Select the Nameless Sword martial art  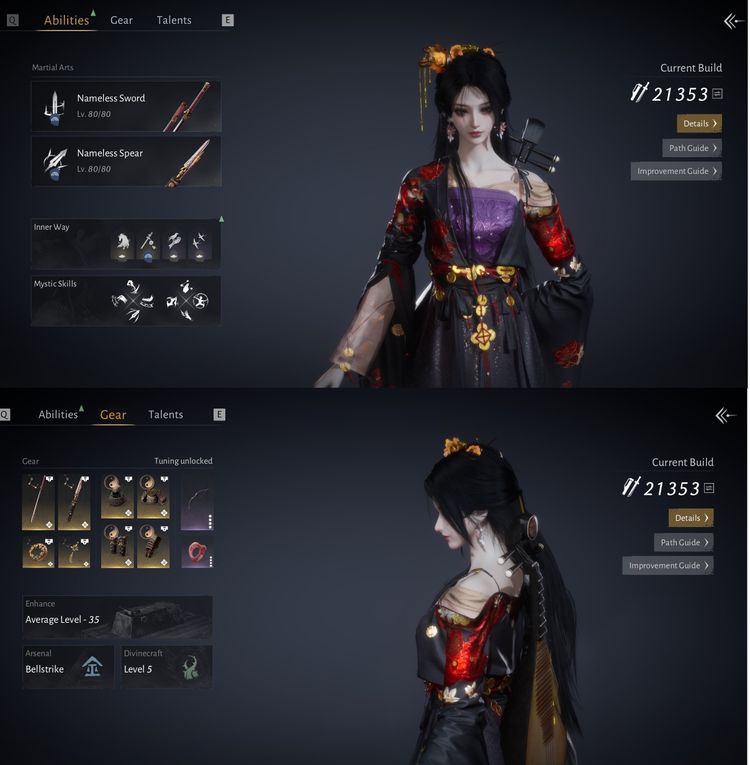(x=126, y=105)
